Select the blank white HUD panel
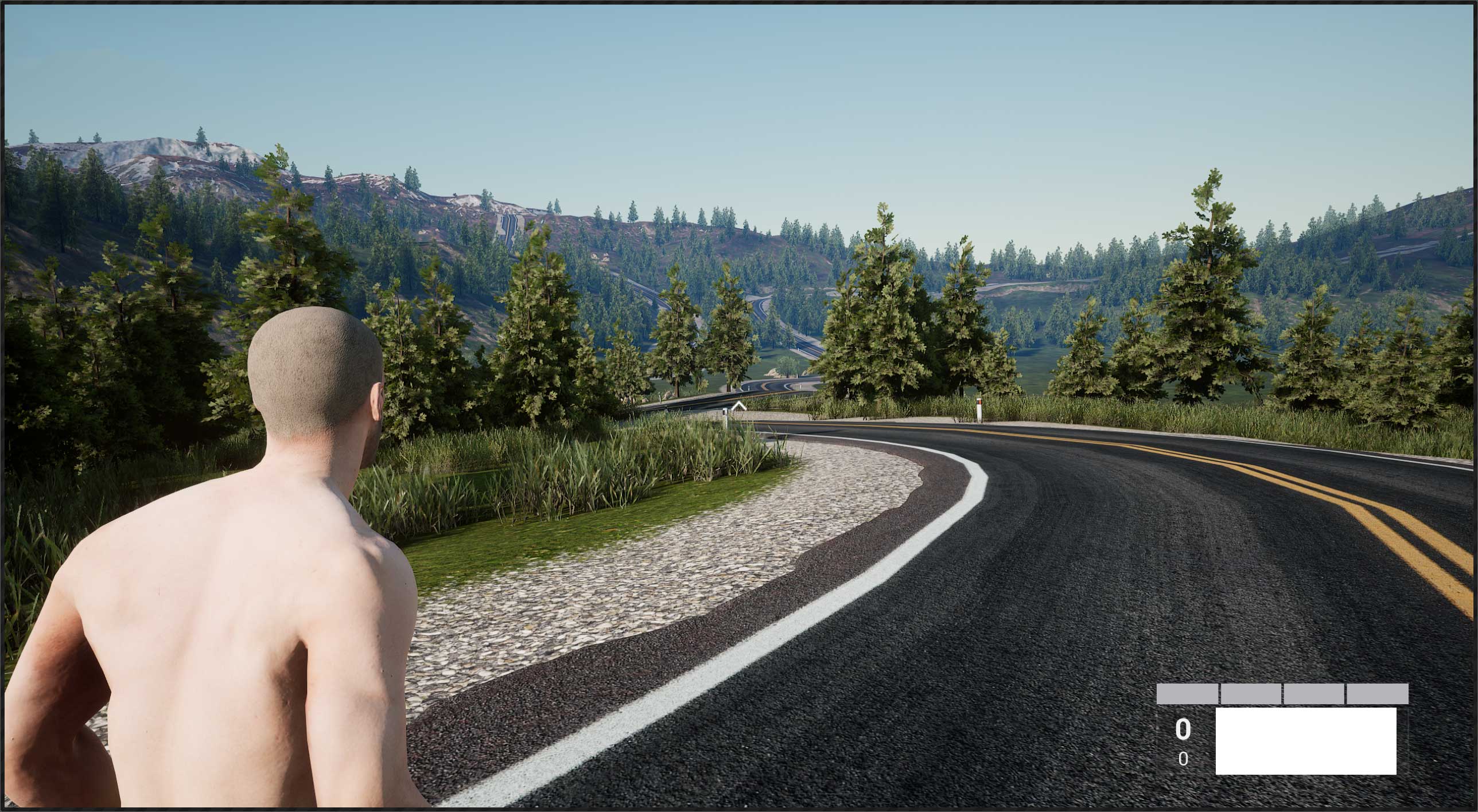Screen dimensions: 1478x812 click(x=1305, y=740)
